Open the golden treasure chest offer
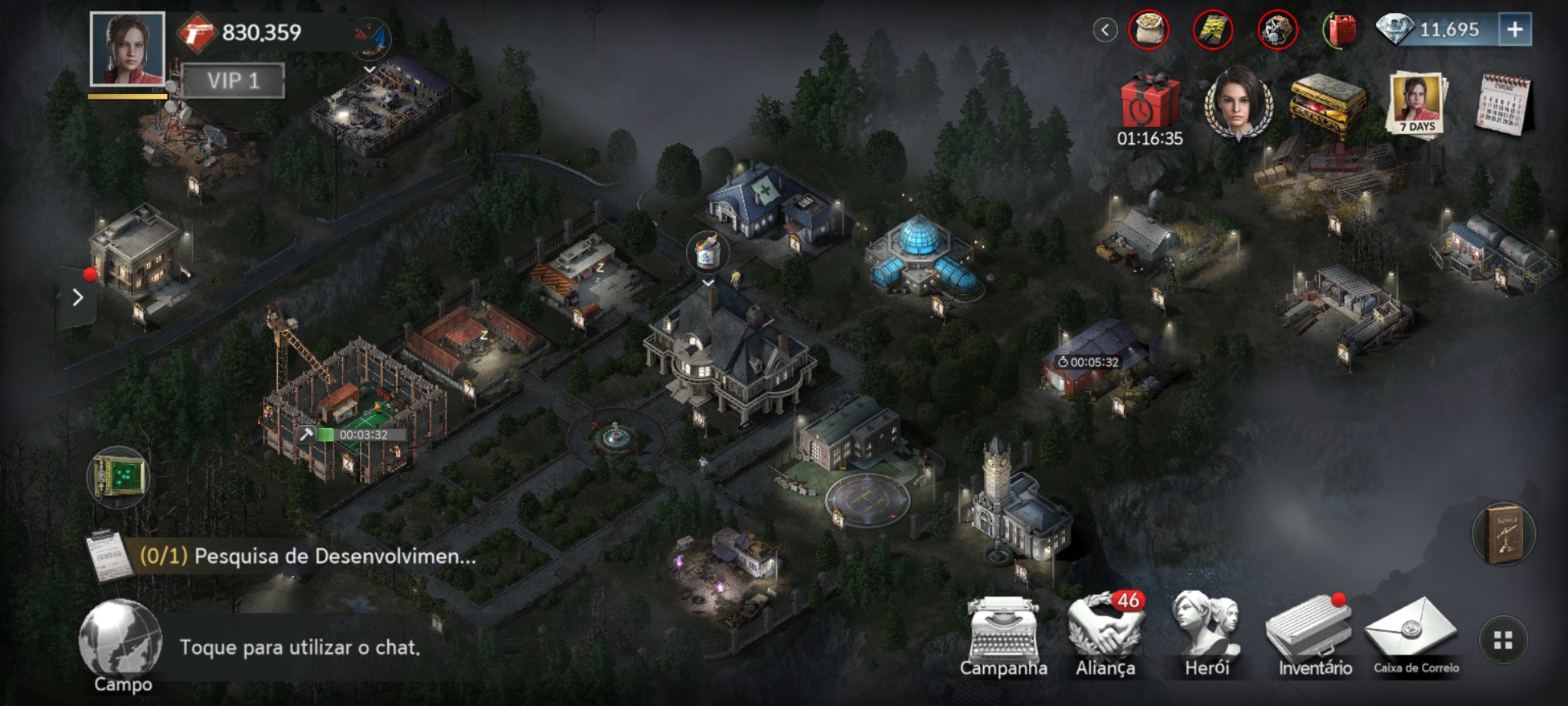Screen dimensions: 1568x706 [1328, 103]
